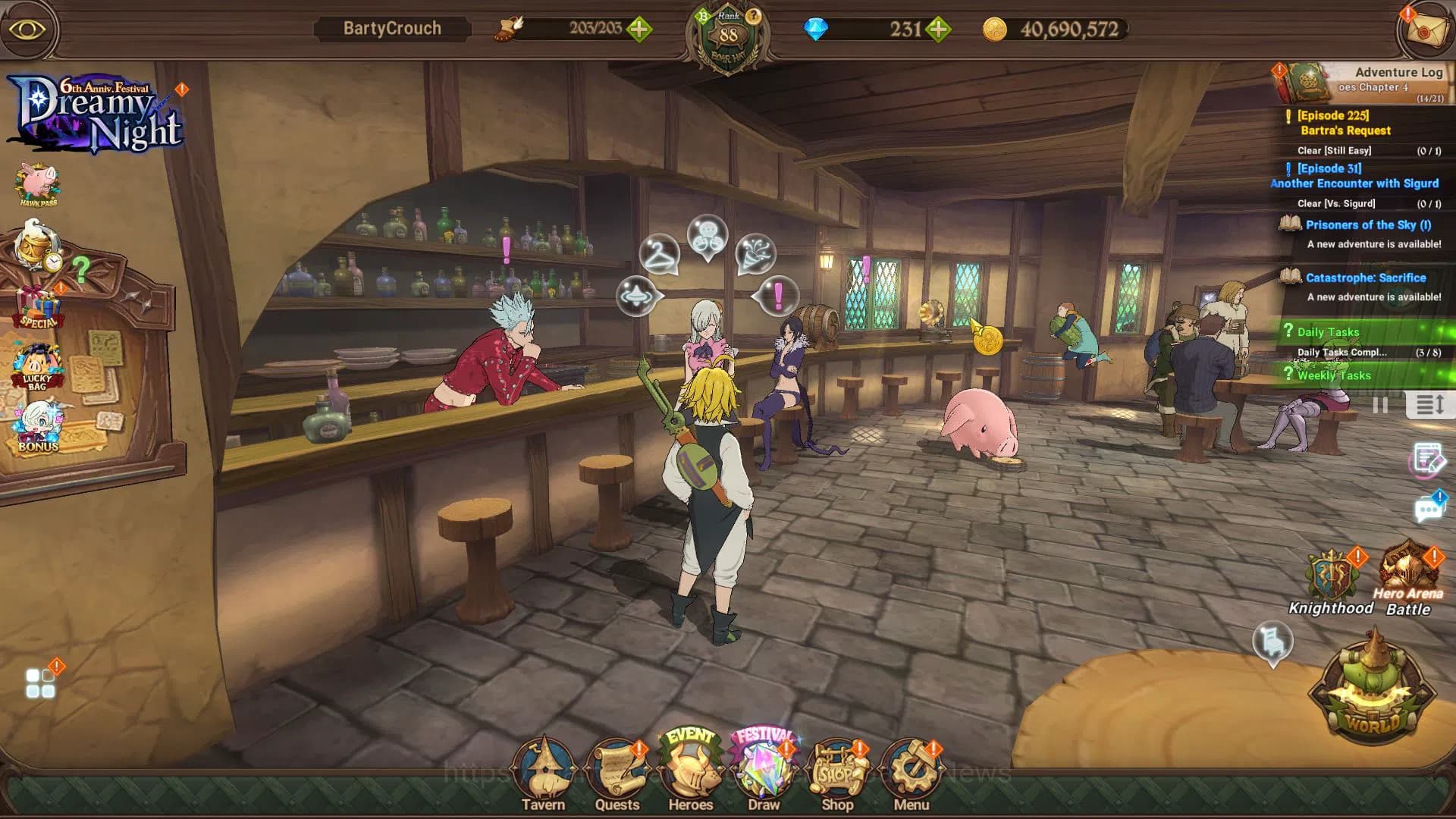Open Prisoners of the Sky adventure
Viewport: 1456px width, 819px height.
click(1365, 224)
